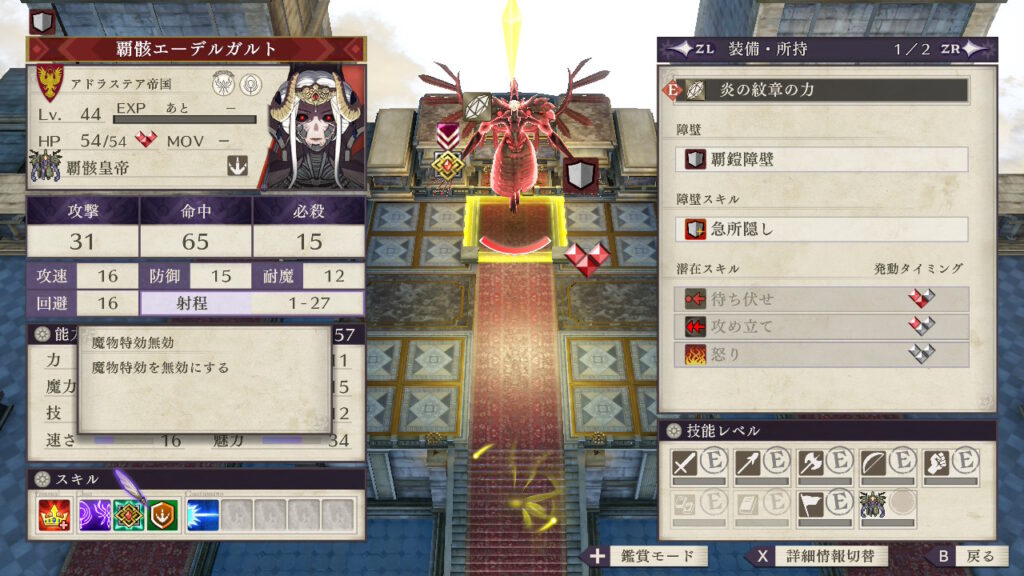Select the blue energy beam skill icon

click(x=202, y=514)
